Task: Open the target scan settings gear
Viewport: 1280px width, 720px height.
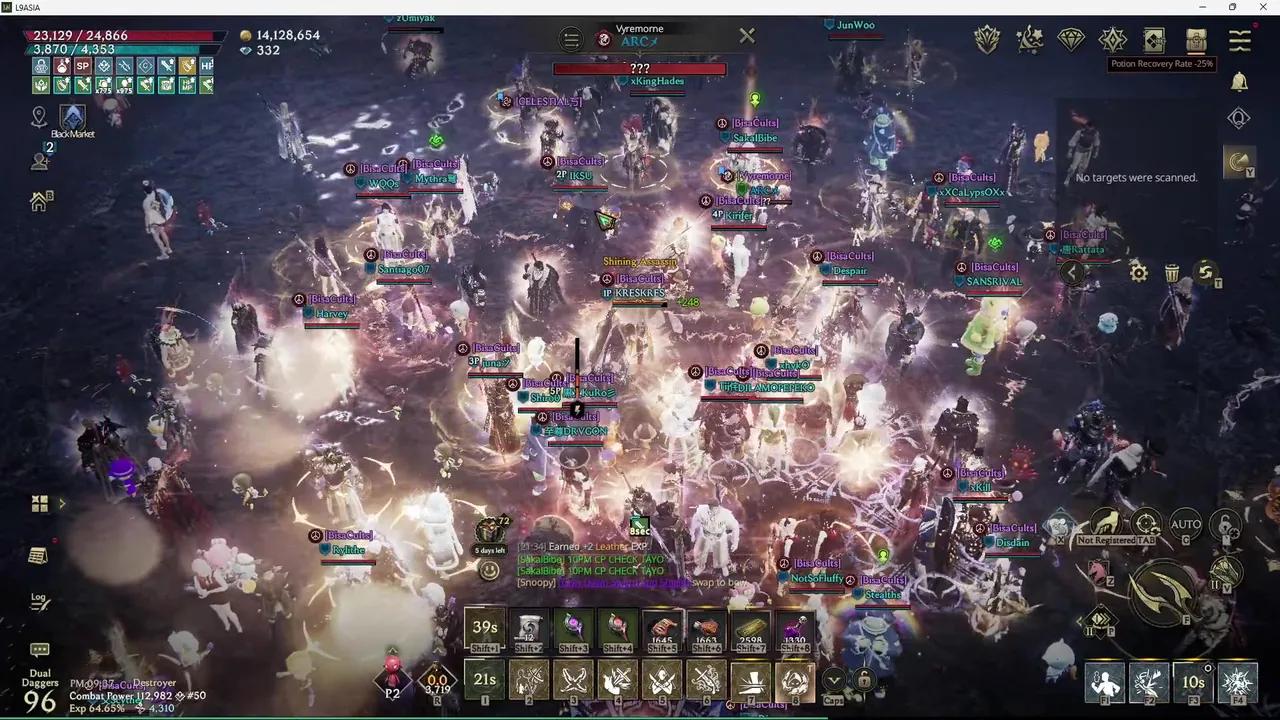Action: (x=1138, y=272)
